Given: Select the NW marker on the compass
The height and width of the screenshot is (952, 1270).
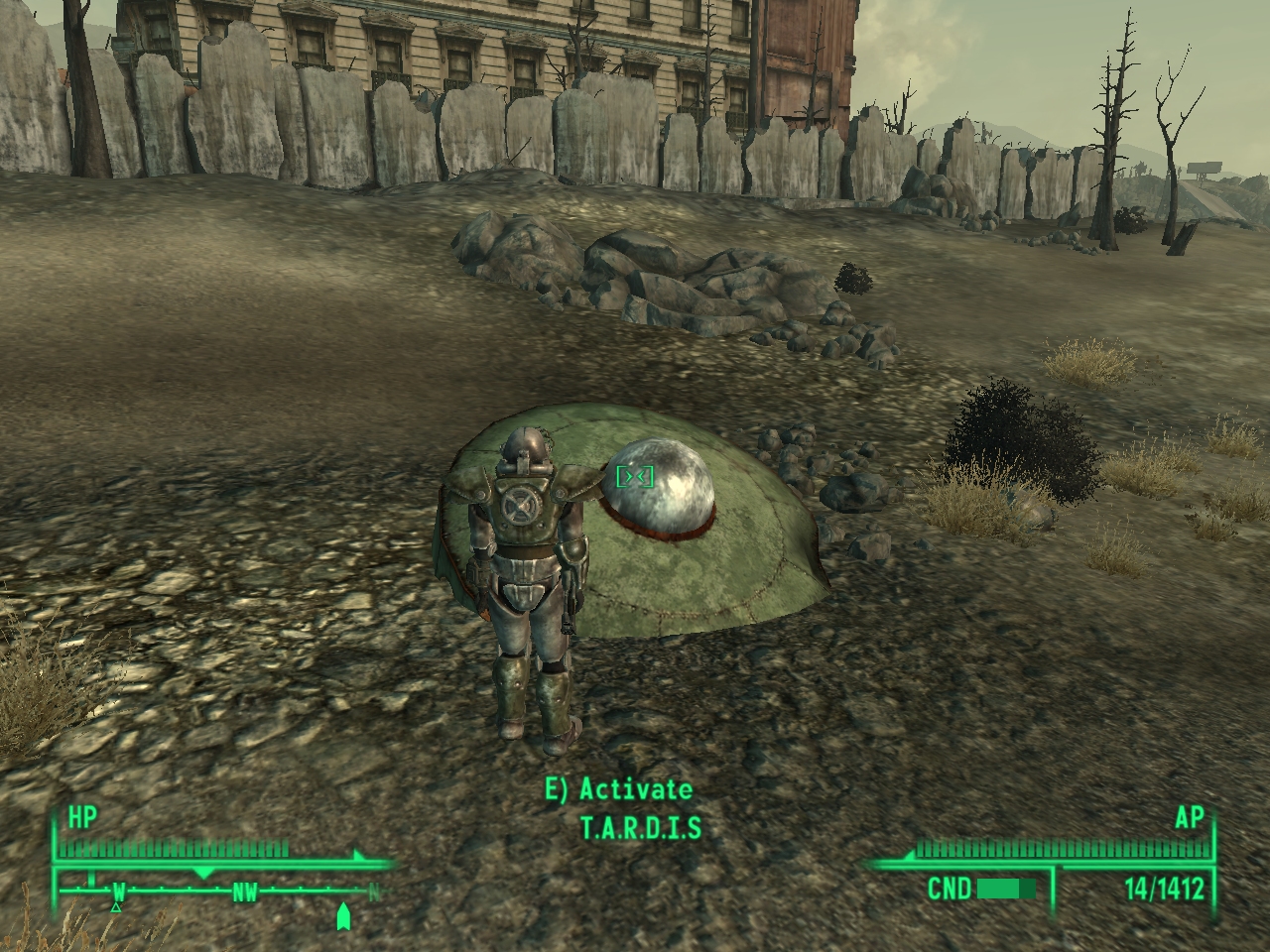Looking at the screenshot, I should click(x=244, y=890).
